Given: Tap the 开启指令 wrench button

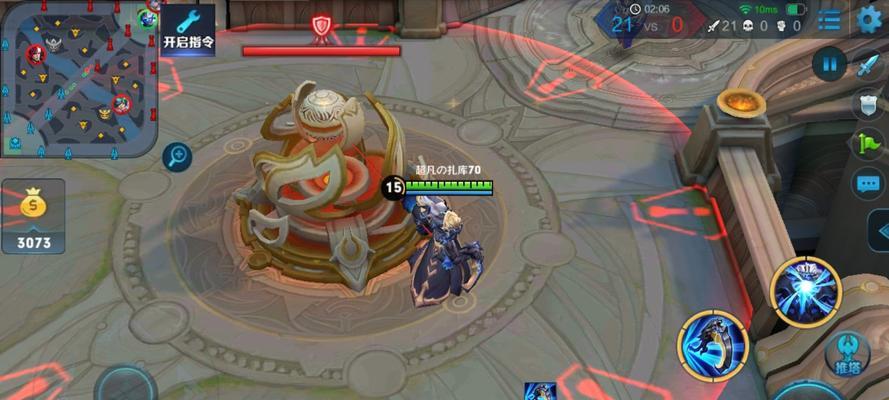Looking at the screenshot, I should pyautogui.click(x=189, y=30).
